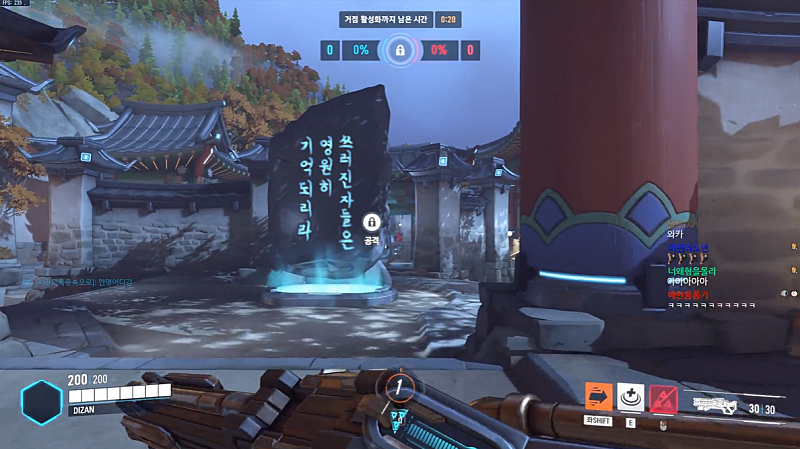Click the ultimate charge meter

[x=398, y=386]
